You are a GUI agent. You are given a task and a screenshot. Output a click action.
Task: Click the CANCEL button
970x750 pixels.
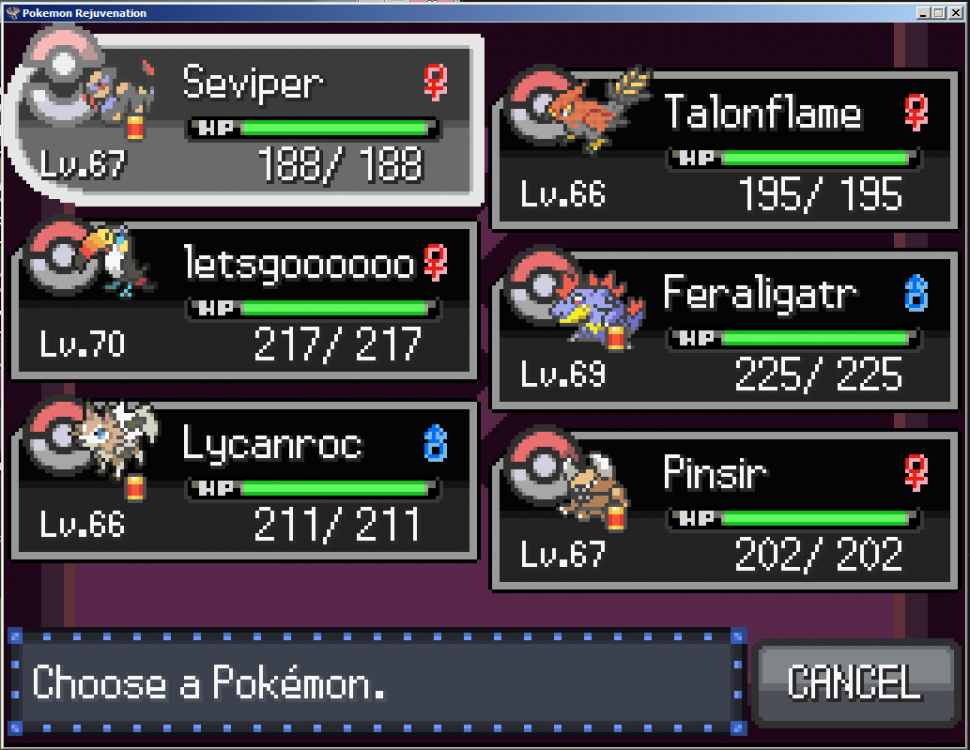pyautogui.click(x=853, y=682)
